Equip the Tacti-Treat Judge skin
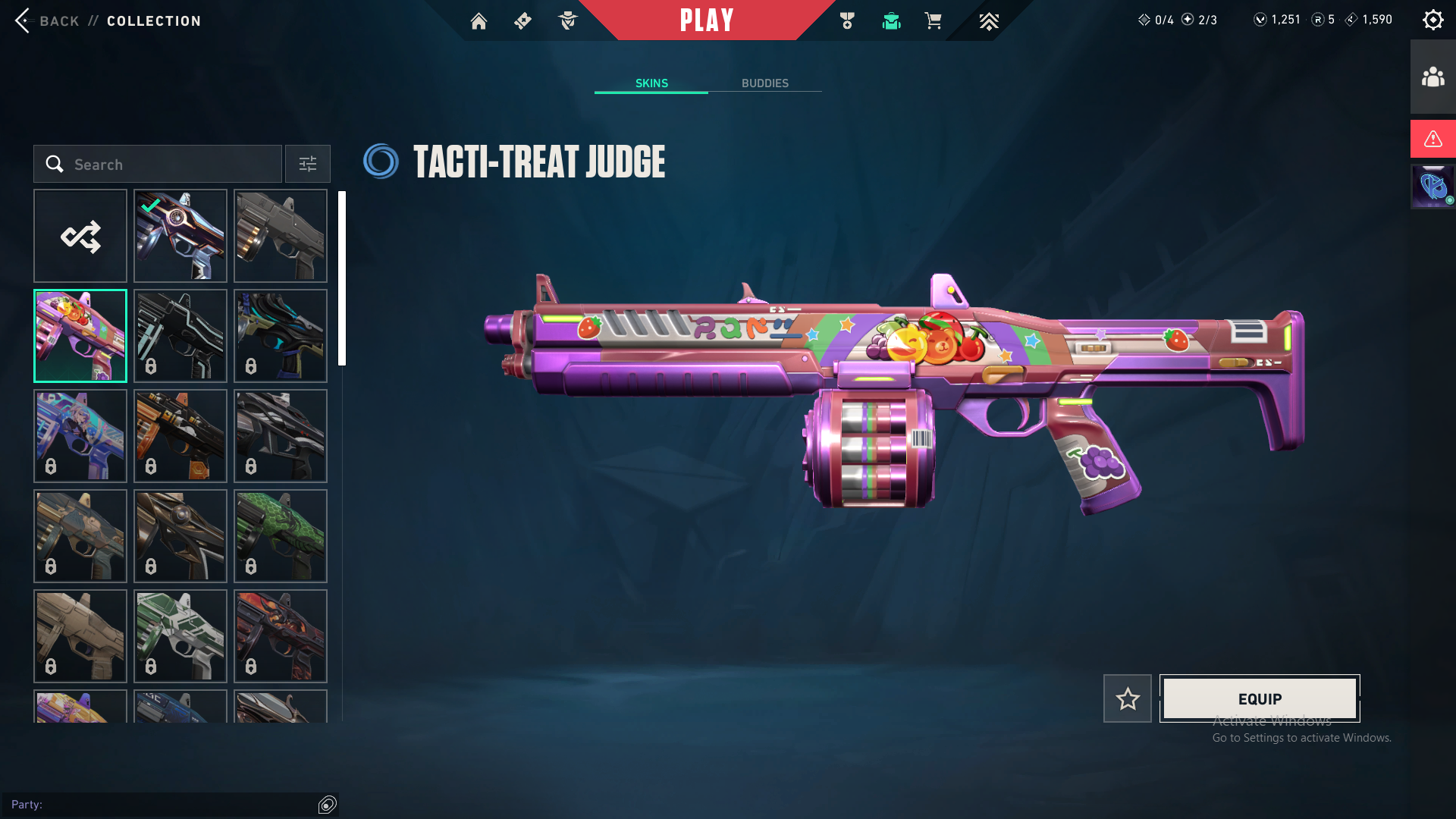 coord(1260,699)
